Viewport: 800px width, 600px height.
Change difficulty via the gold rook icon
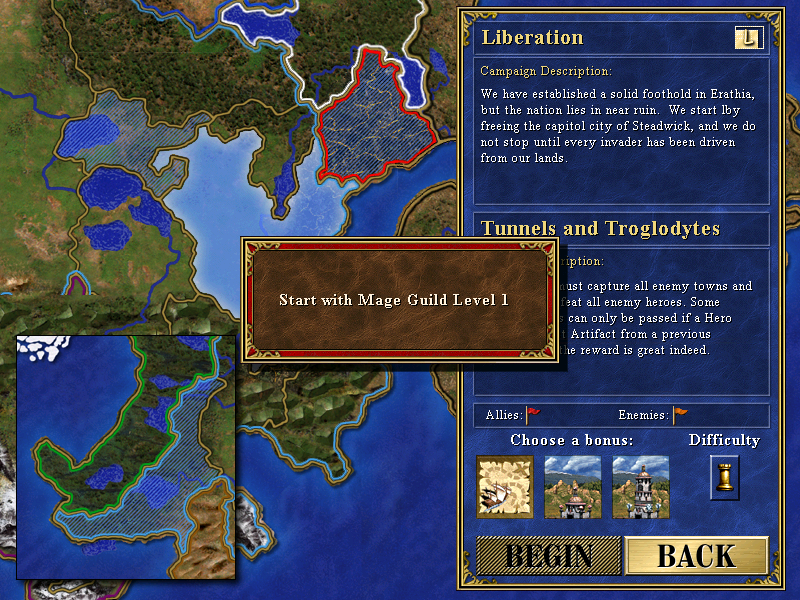click(x=725, y=477)
